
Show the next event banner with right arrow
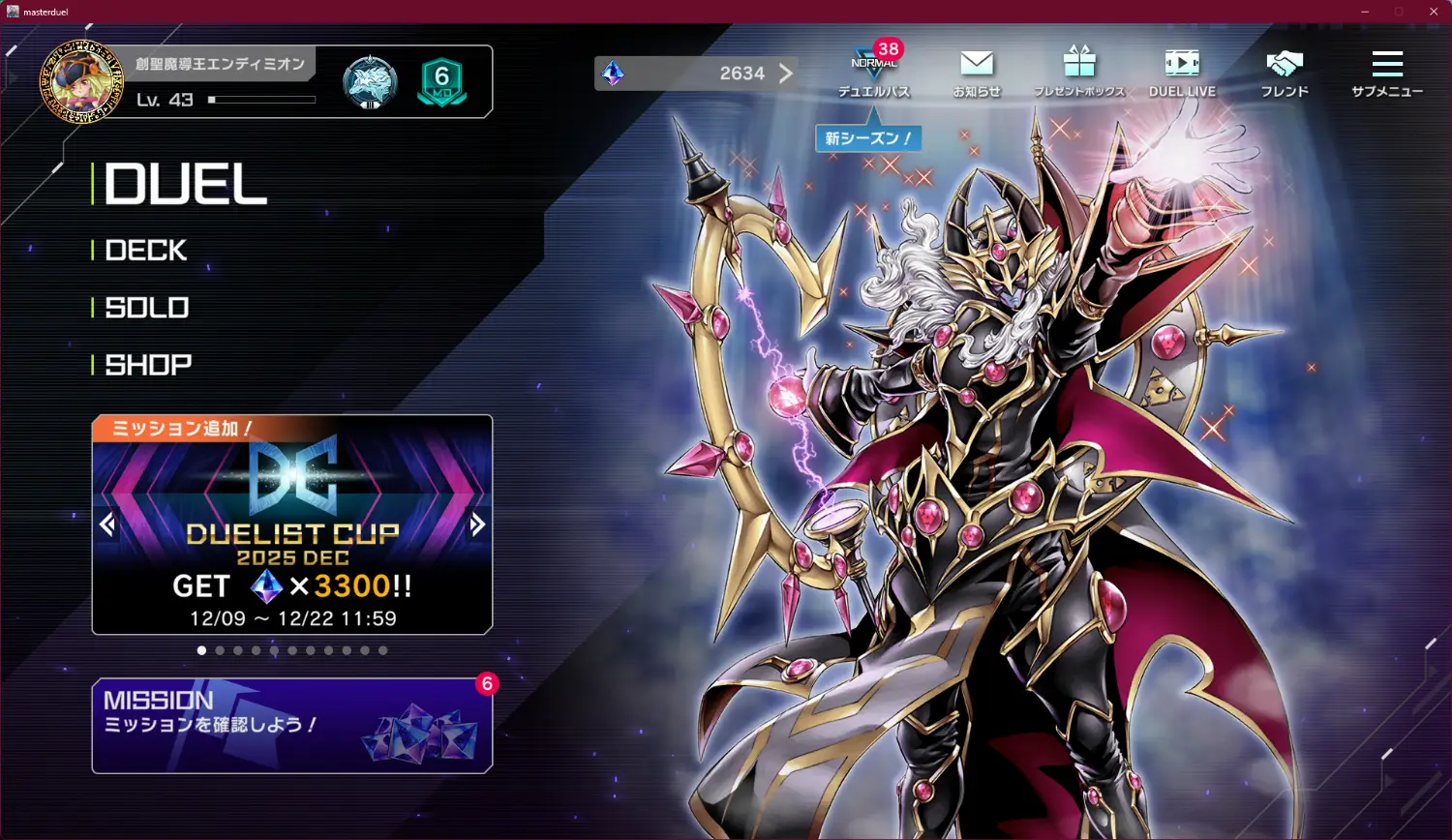click(x=477, y=525)
